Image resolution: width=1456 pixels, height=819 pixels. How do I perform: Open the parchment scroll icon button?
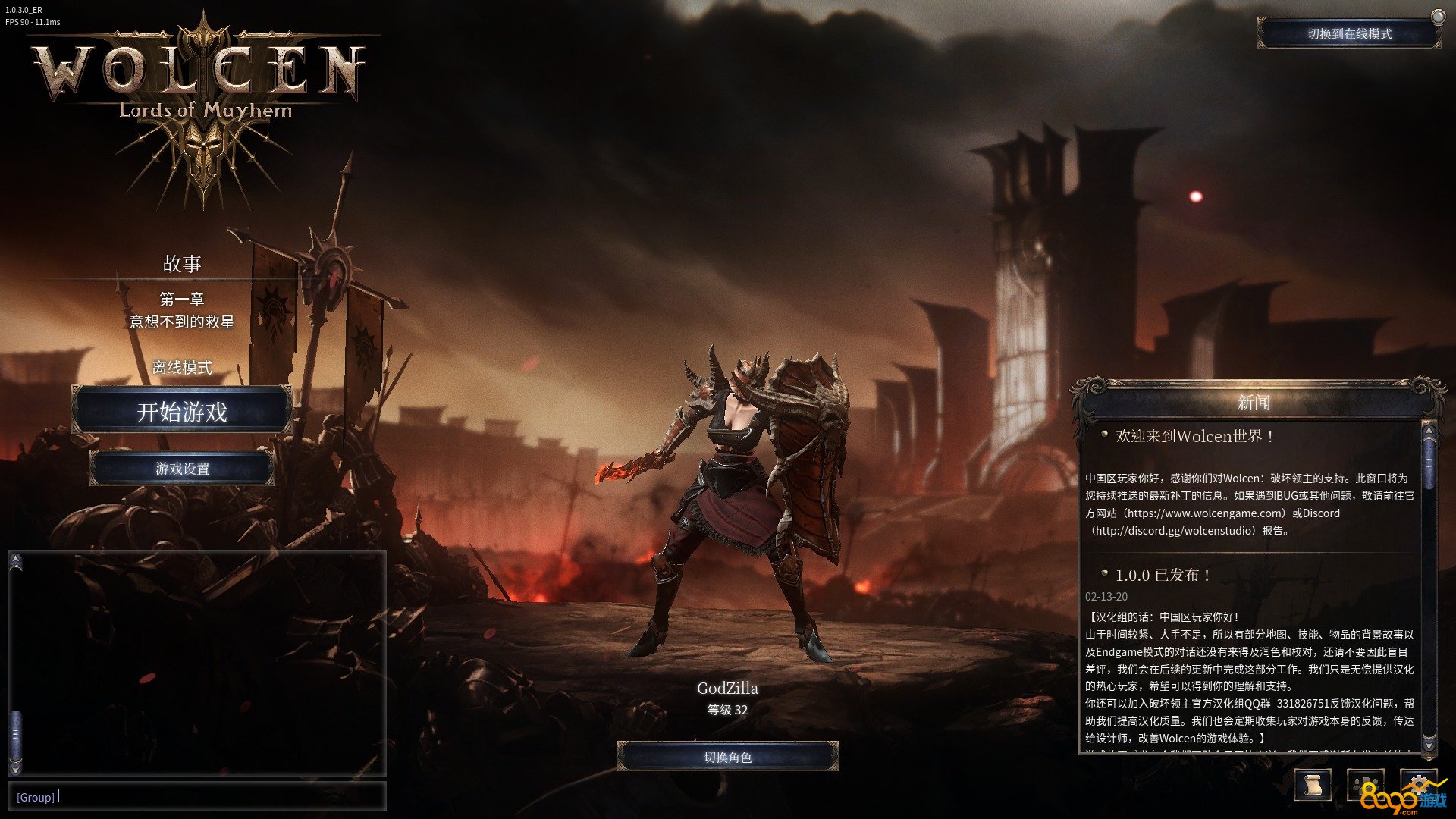tap(1312, 785)
